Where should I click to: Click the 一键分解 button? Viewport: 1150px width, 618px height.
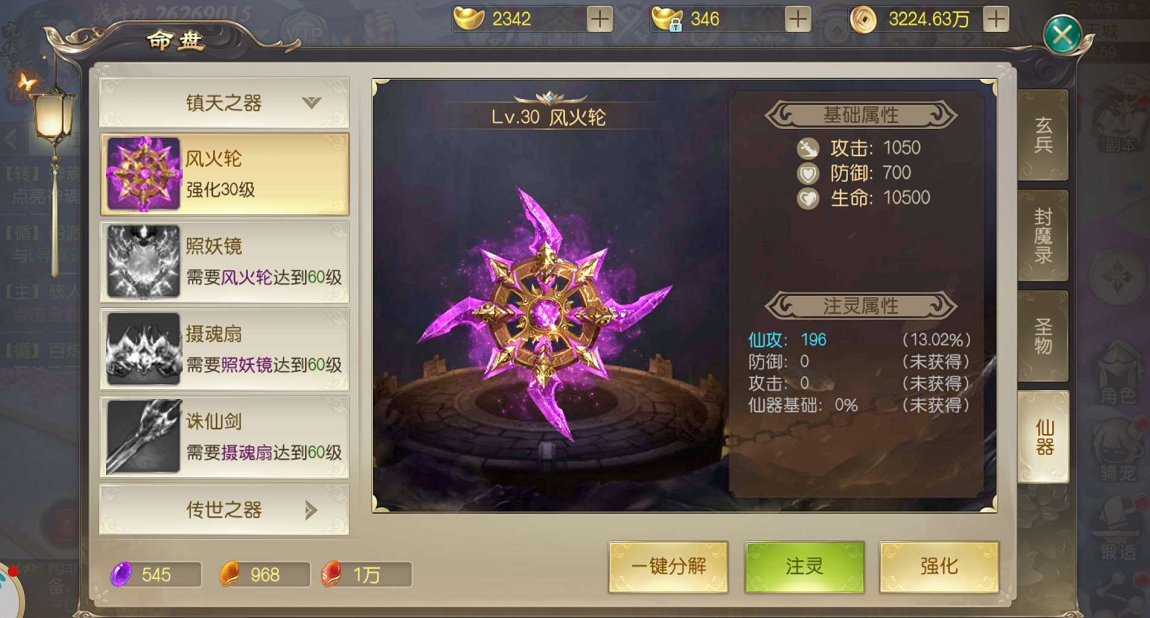[668, 567]
